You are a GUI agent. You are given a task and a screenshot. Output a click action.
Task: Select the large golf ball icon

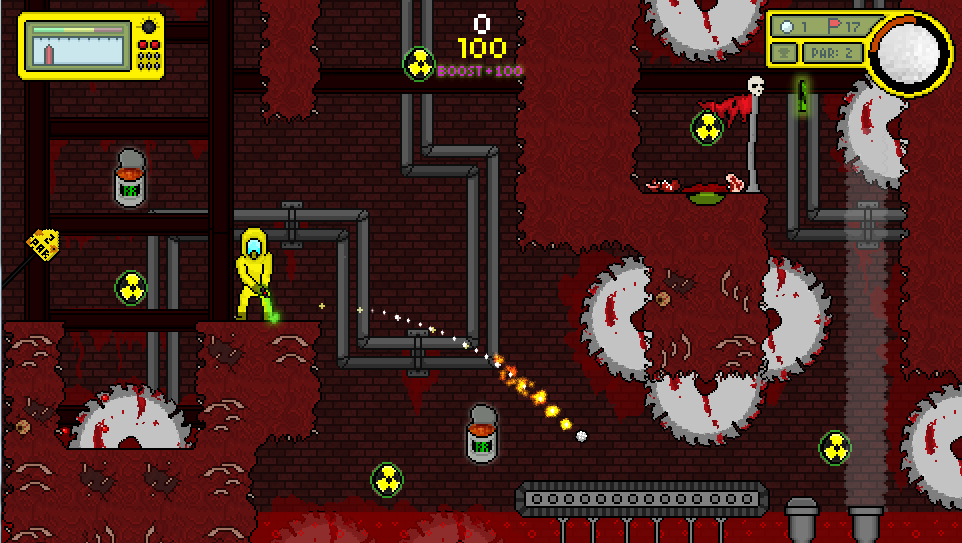click(x=909, y=51)
